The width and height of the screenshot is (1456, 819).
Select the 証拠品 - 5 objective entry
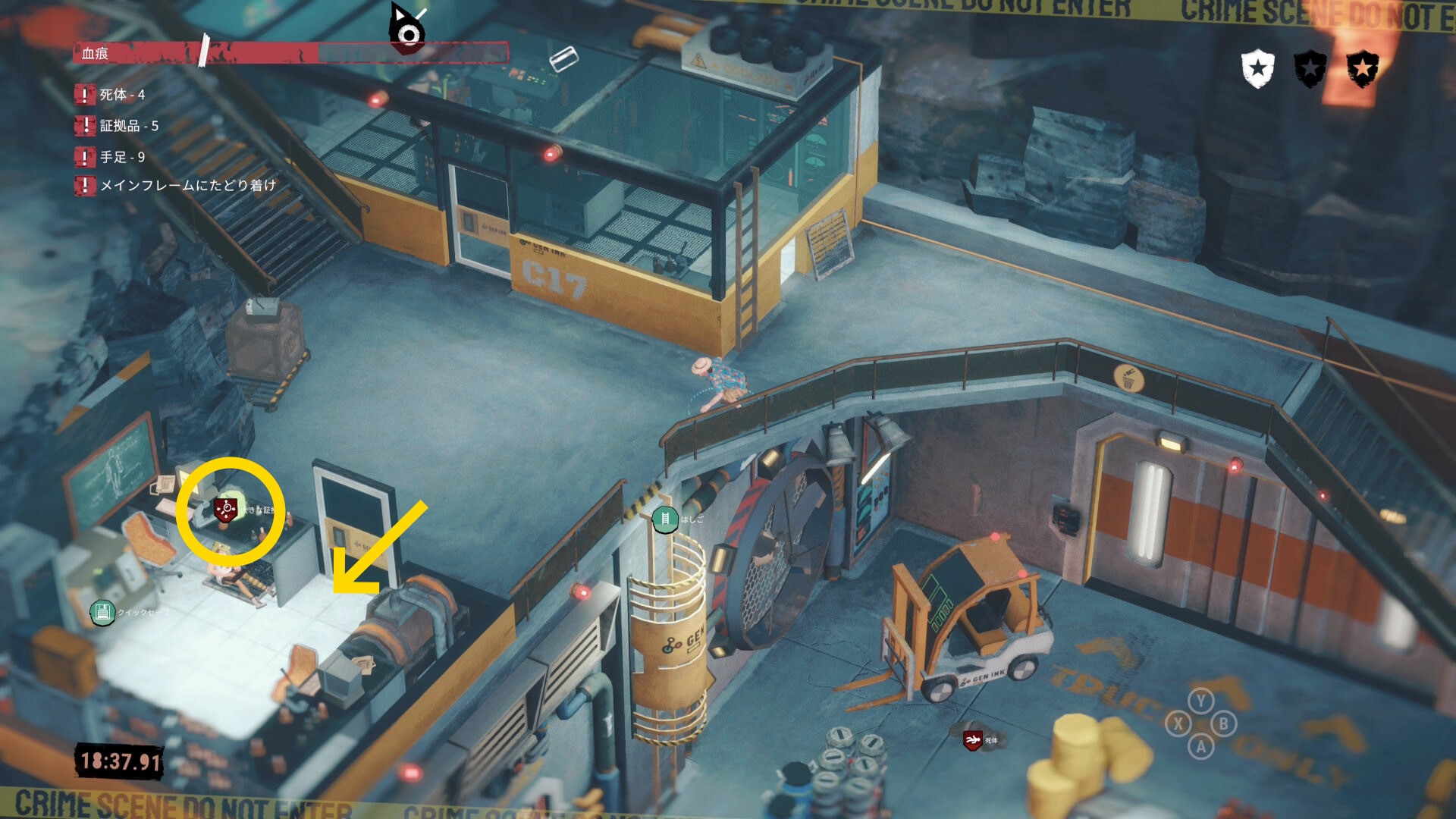[128, 126]
